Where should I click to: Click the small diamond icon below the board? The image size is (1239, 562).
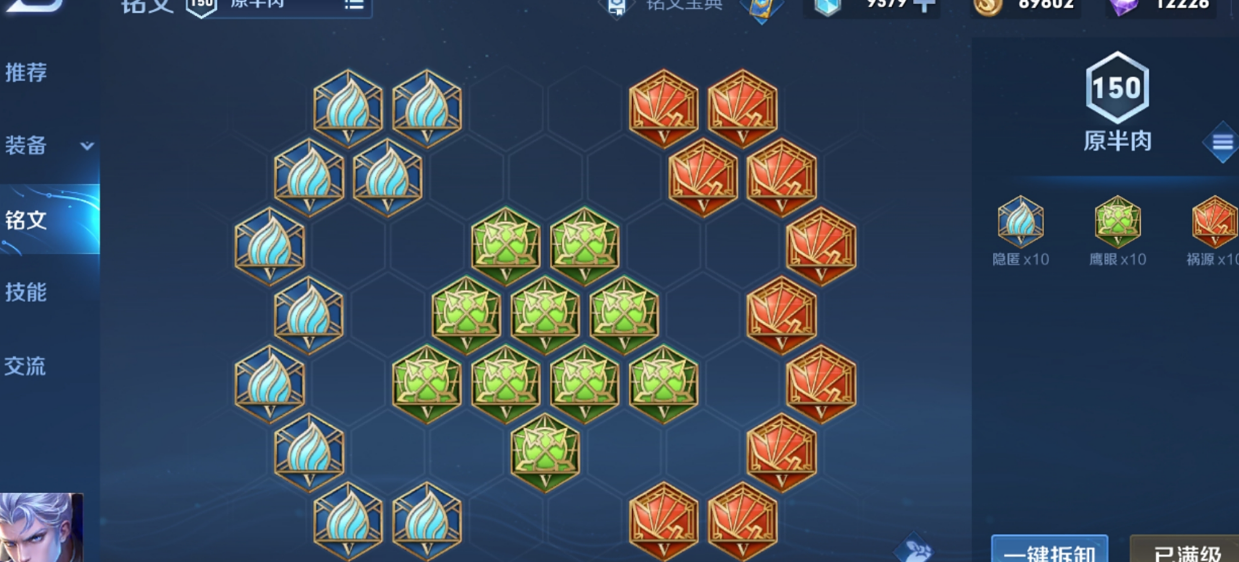pos(914,549)
